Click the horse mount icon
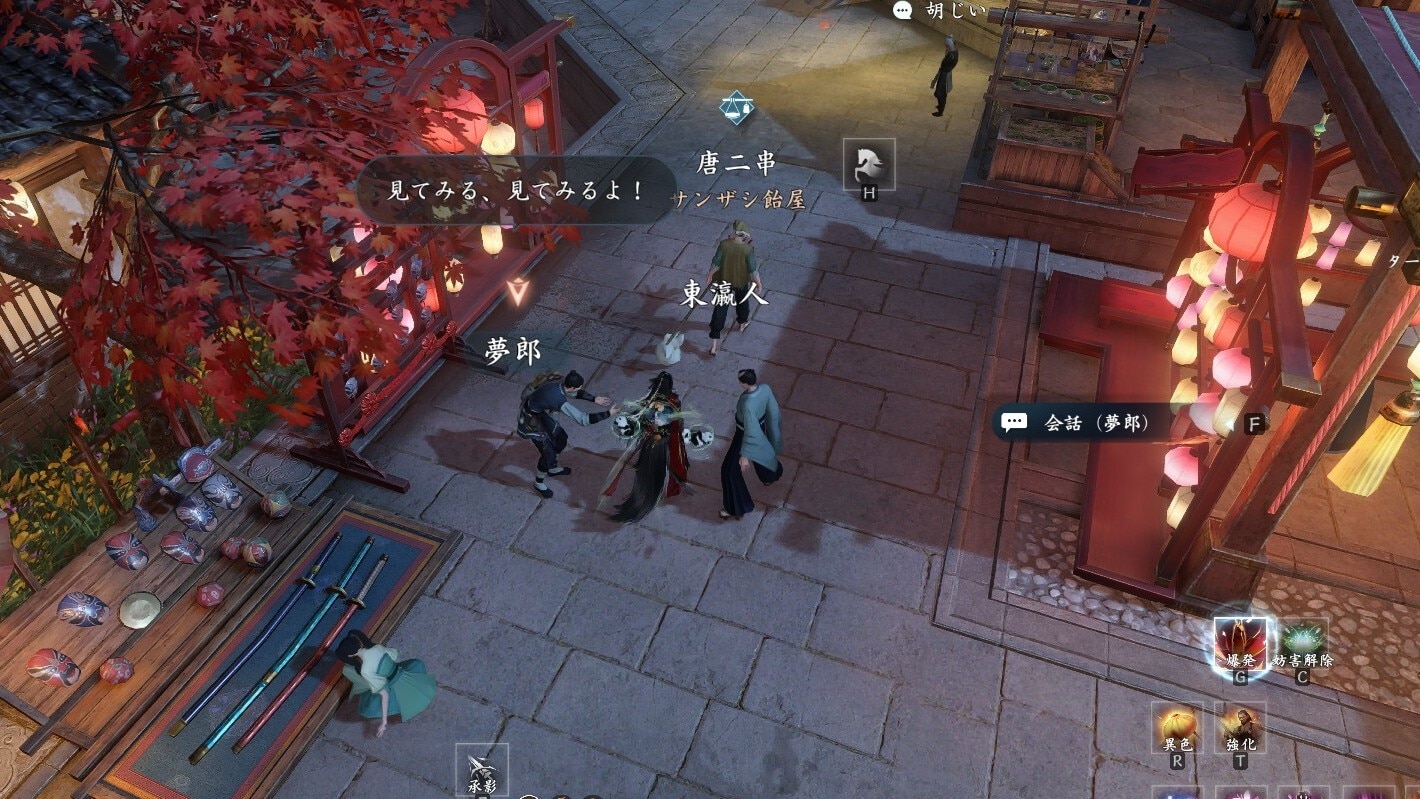This screenshot has height=799, width=1420. 868,163
